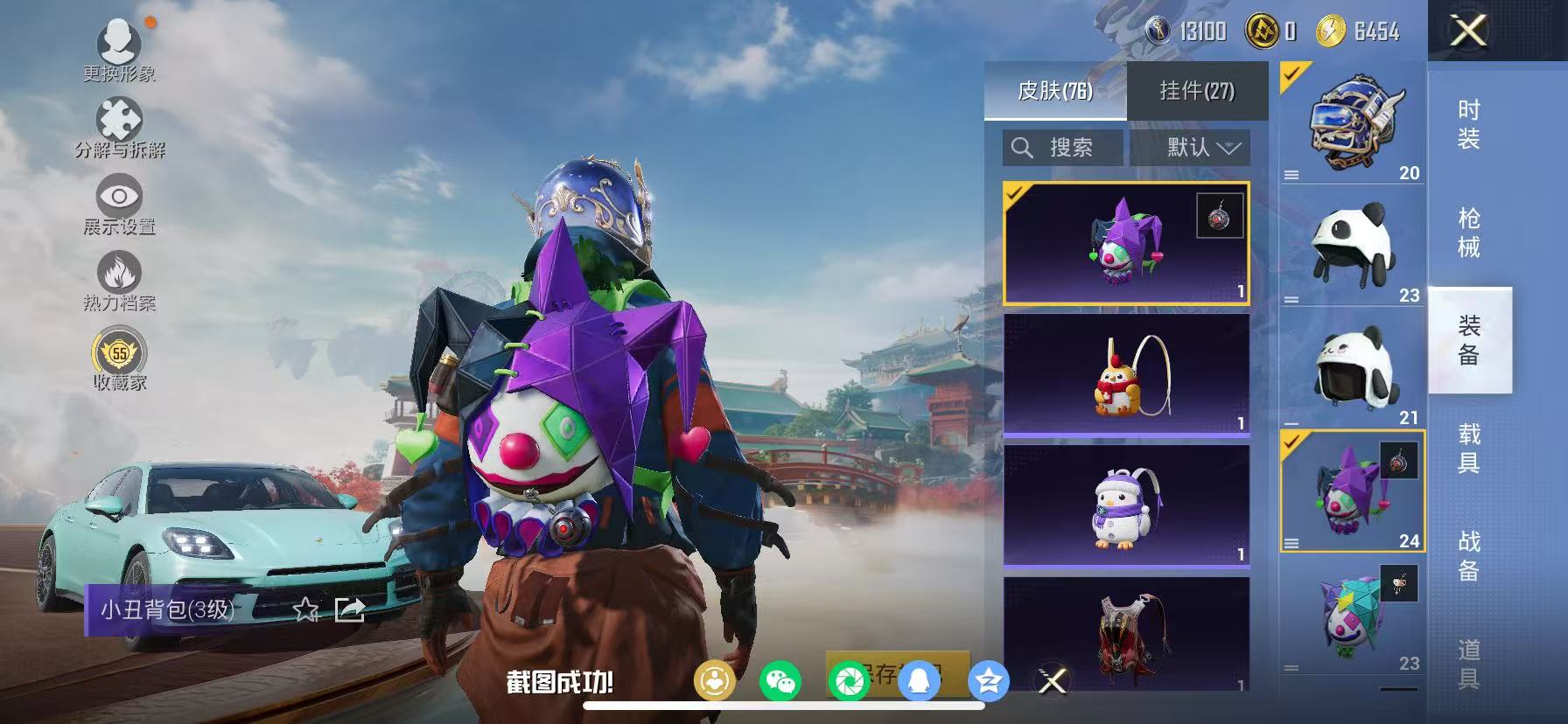Switch to the 挂件(27) pendants tab
This screenshot has height=724, width=1568.
click(x=1198, y=91)
